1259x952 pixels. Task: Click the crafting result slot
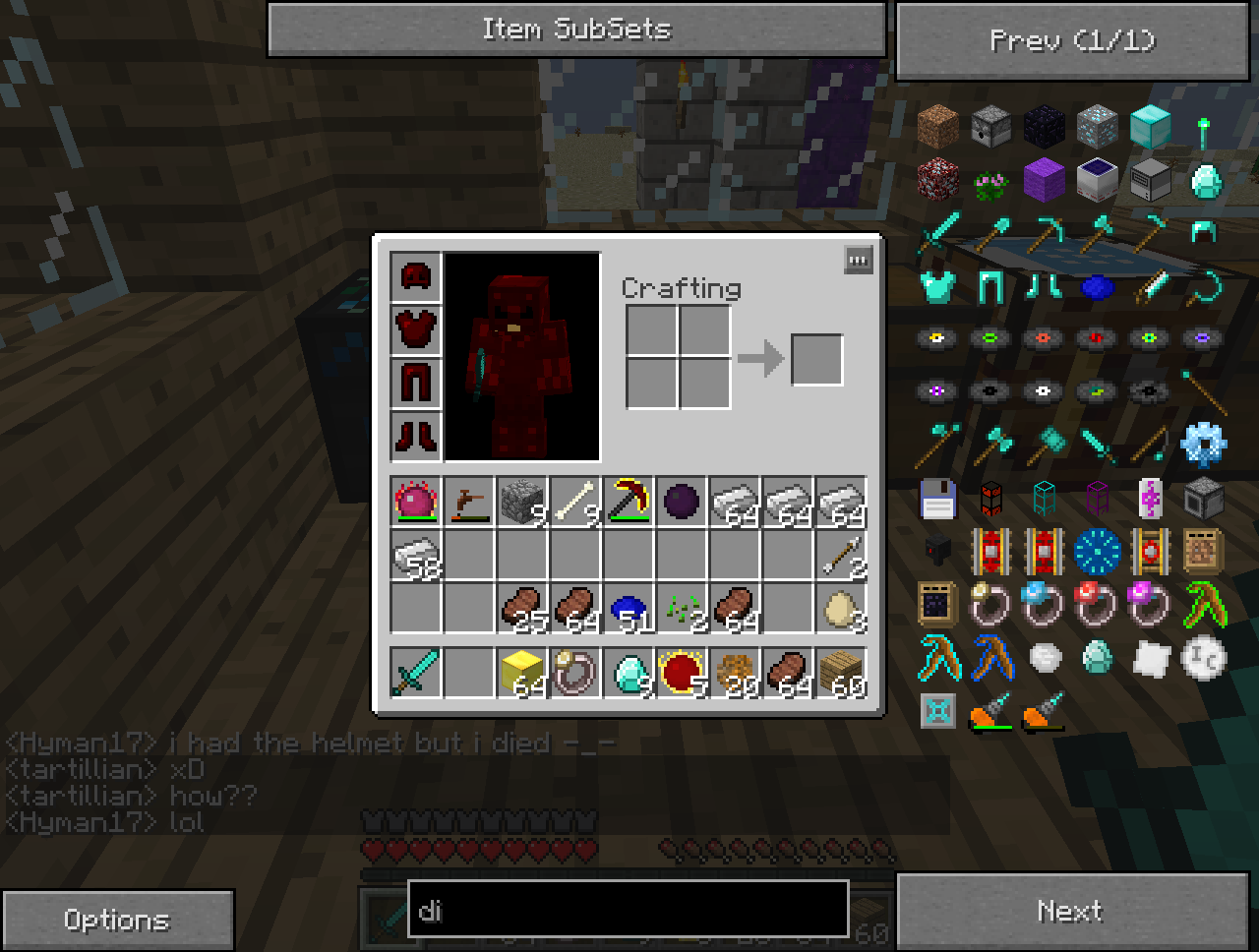click(x=816, y=359)
